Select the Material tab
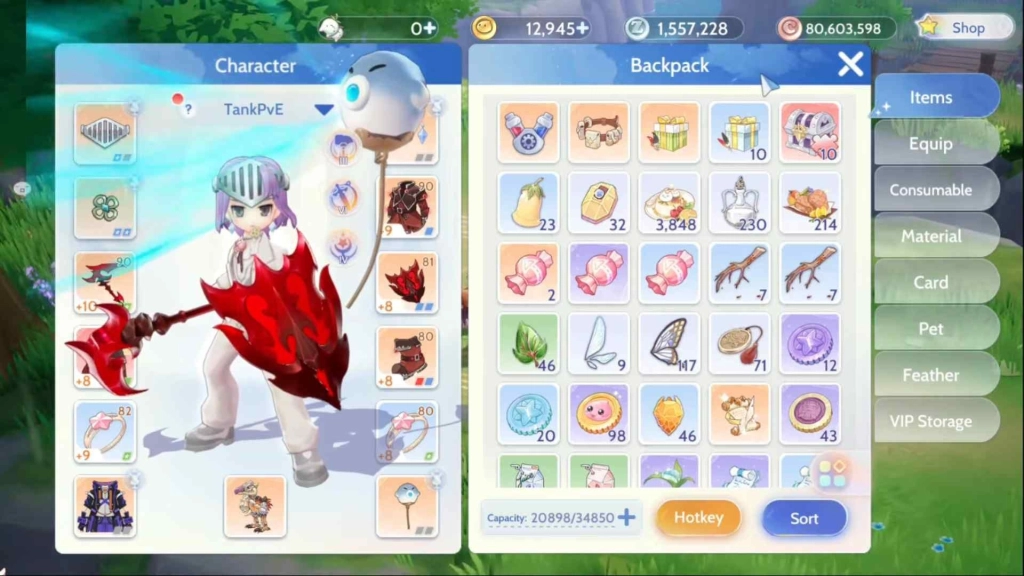Viewport: 1024px width, 576px height. 930,236
